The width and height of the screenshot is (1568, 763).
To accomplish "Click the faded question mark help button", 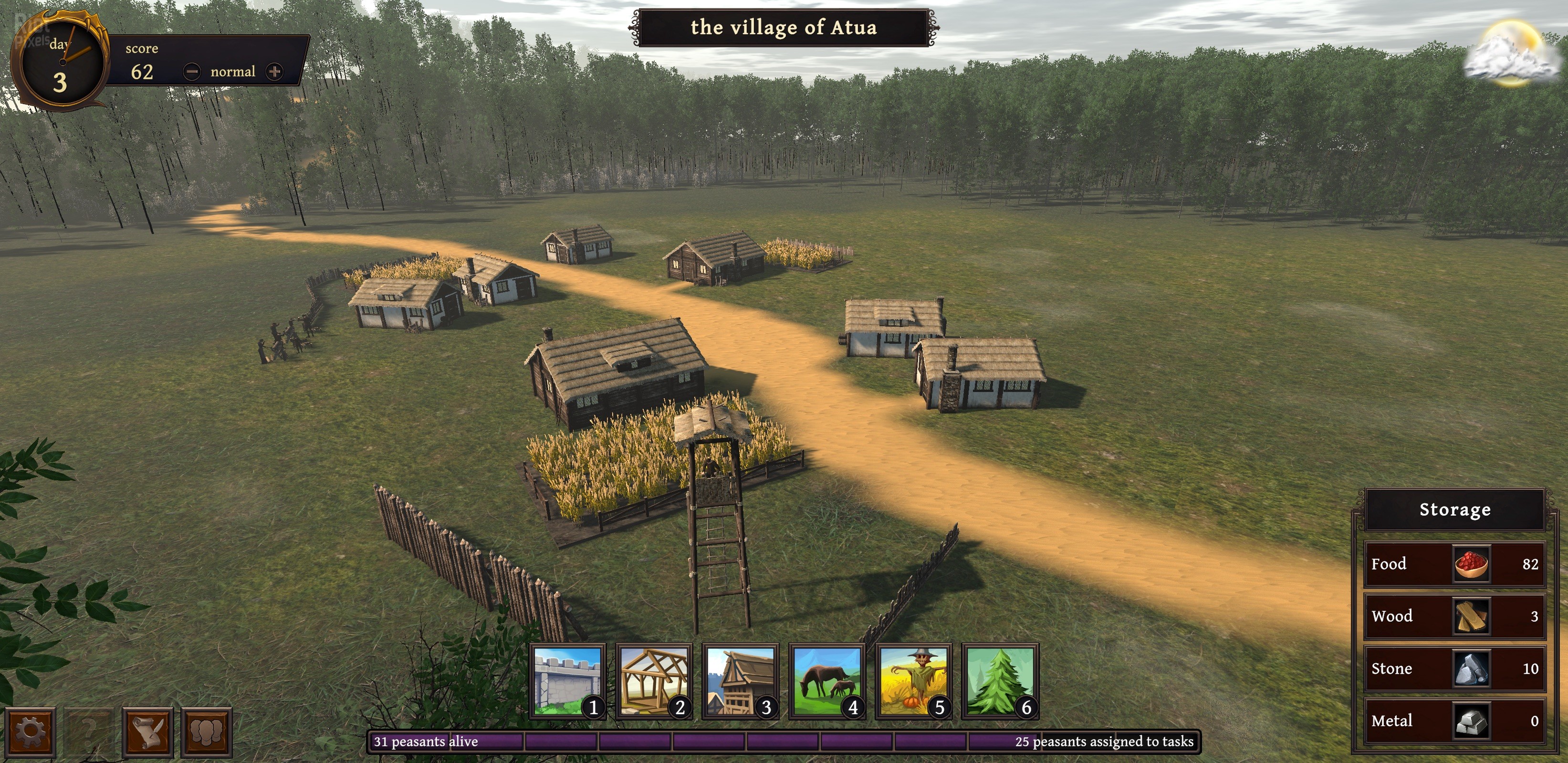I will coord(88,731).
